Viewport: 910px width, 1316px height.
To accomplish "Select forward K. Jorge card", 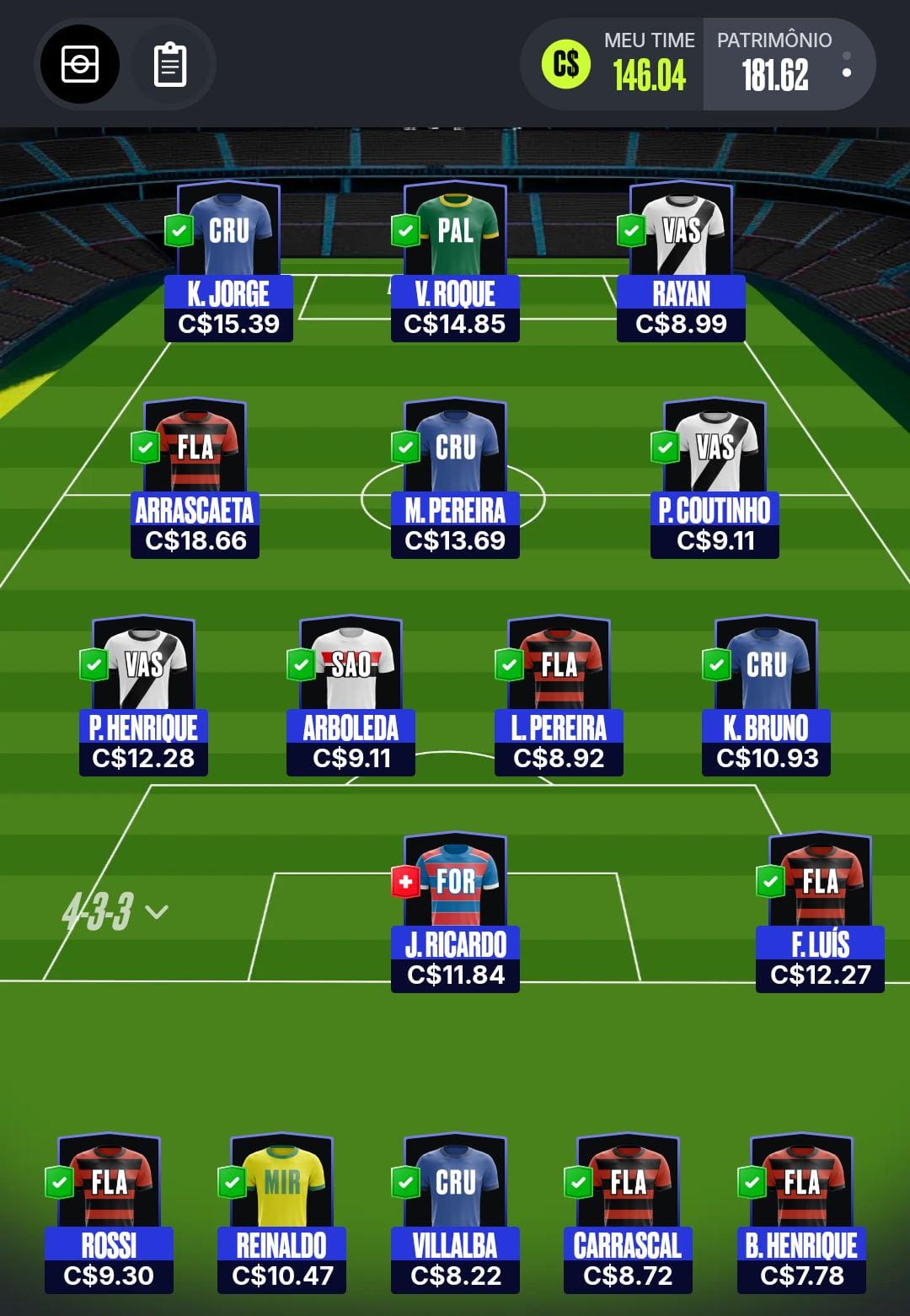I will coord(228,261).
